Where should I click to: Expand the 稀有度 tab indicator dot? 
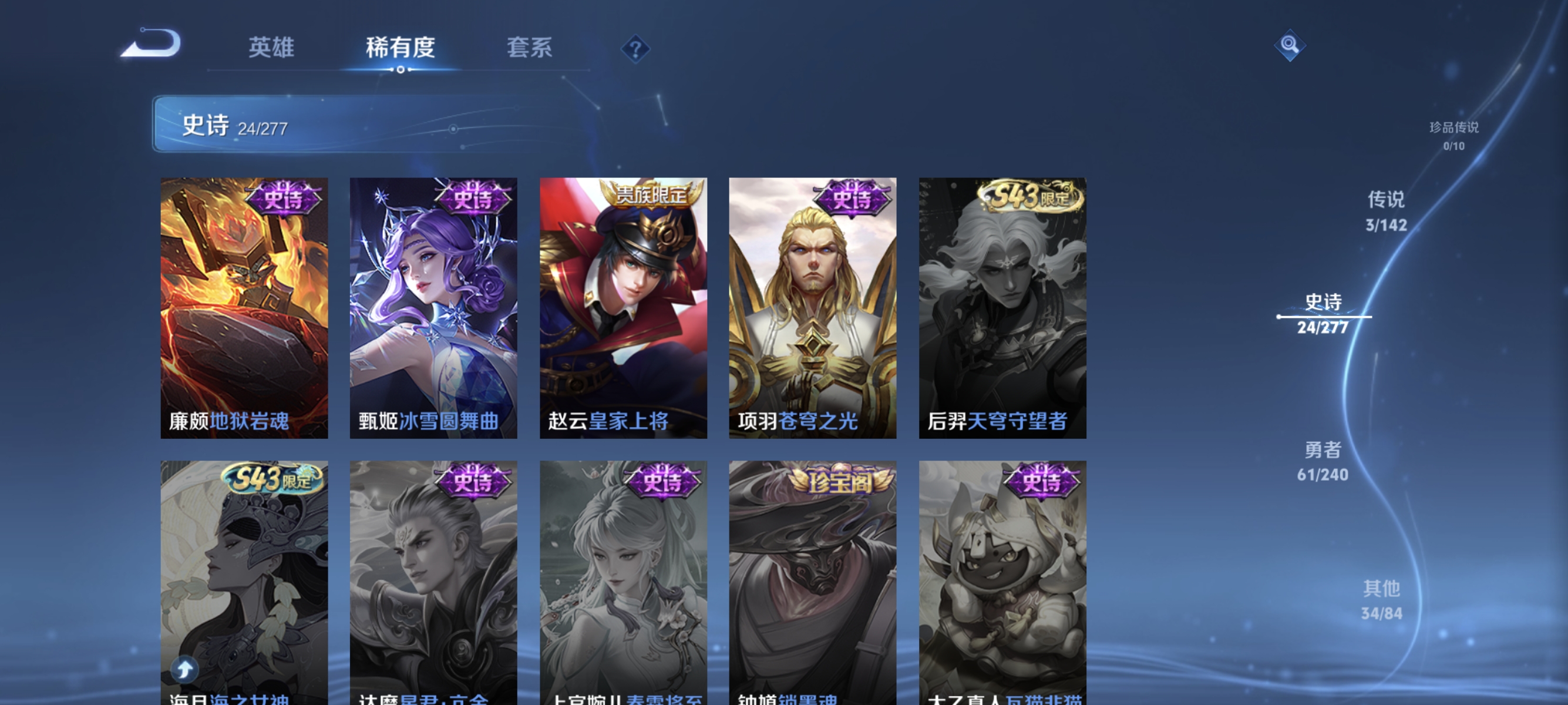pos(401,69)
